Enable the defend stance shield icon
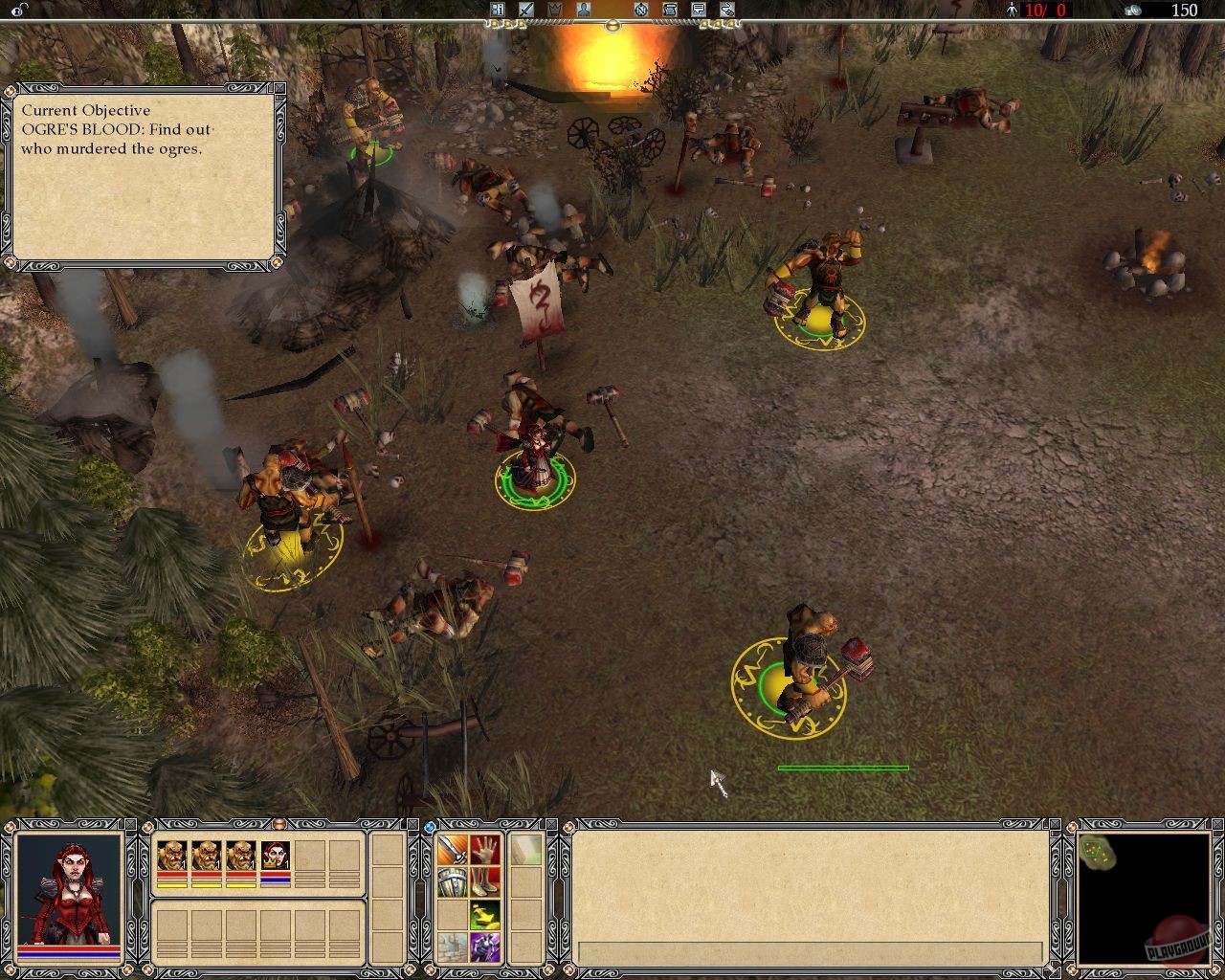 pyautogui.click(x=452, y=883)
